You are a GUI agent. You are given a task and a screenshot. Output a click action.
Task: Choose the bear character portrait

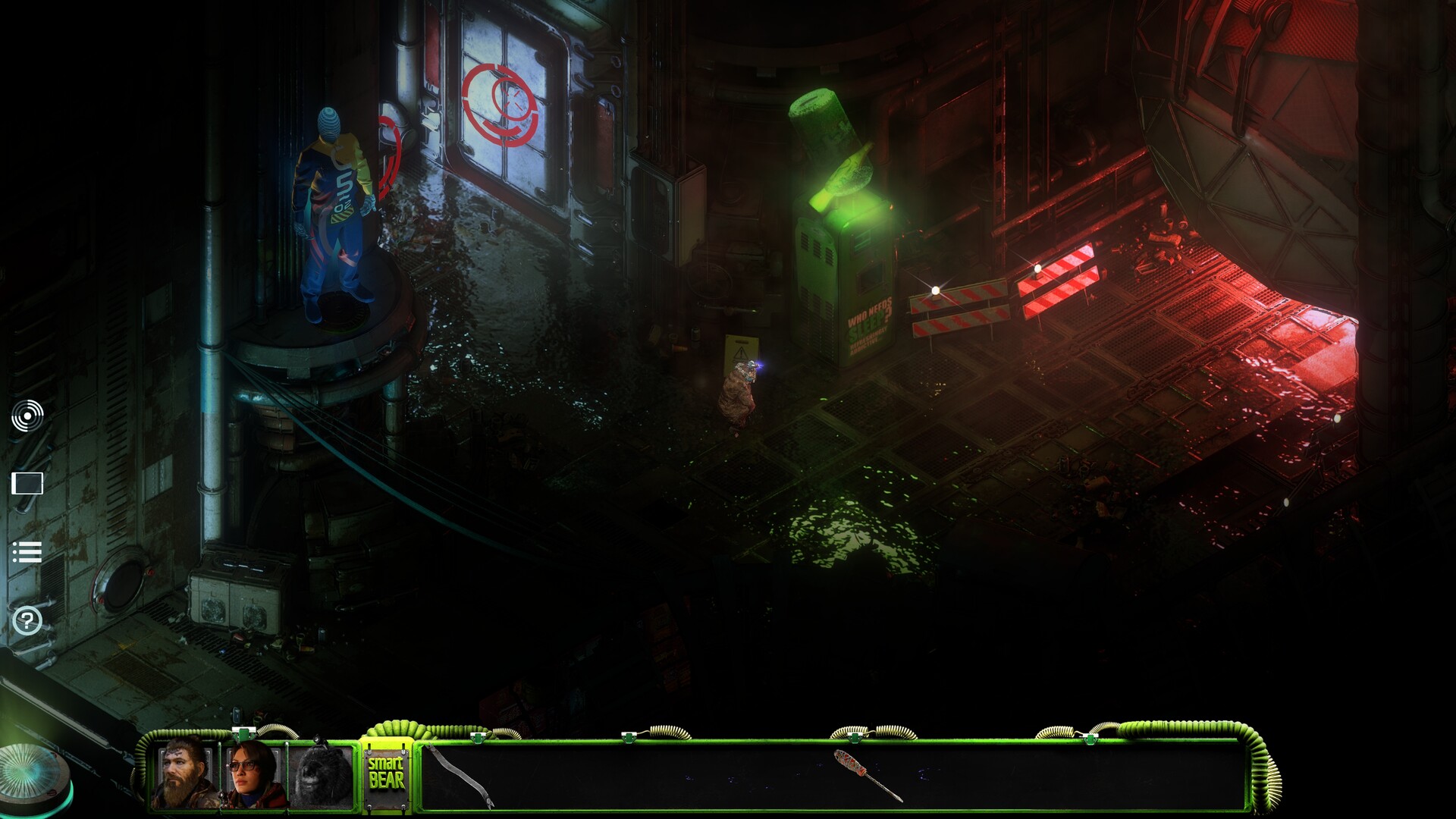[x=322, y=775]
